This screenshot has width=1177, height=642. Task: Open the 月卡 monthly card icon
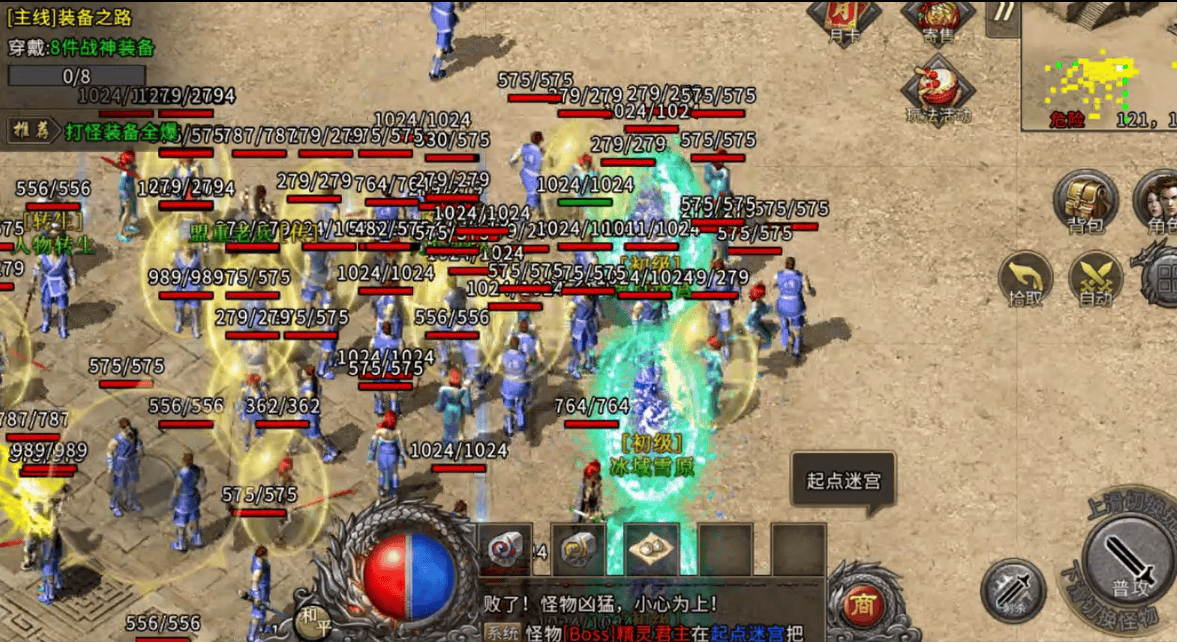(843, 20)
